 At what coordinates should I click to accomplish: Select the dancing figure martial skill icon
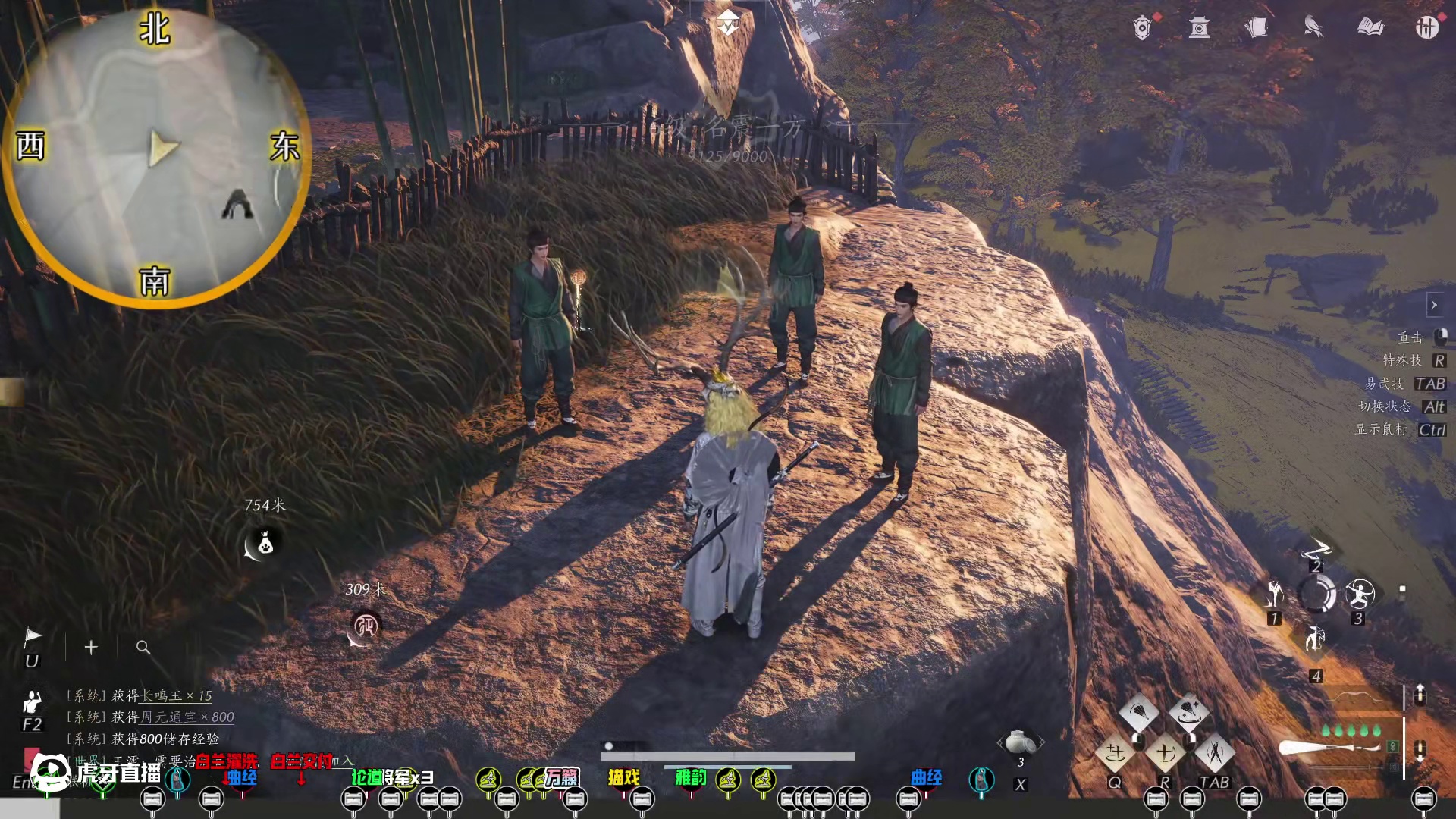(1215, 752)
